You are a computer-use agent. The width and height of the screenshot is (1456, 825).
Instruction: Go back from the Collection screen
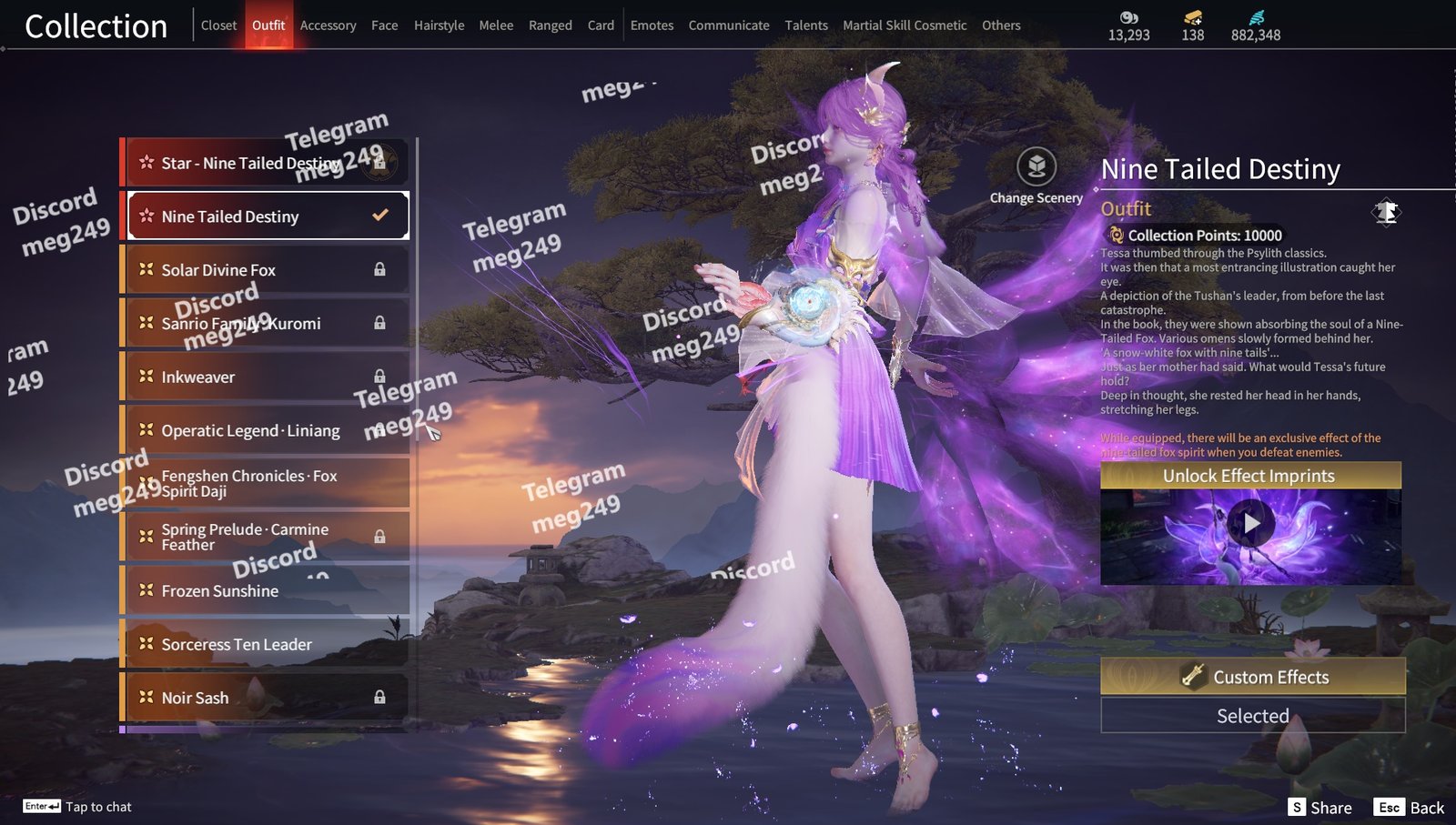coord(1410,808)
